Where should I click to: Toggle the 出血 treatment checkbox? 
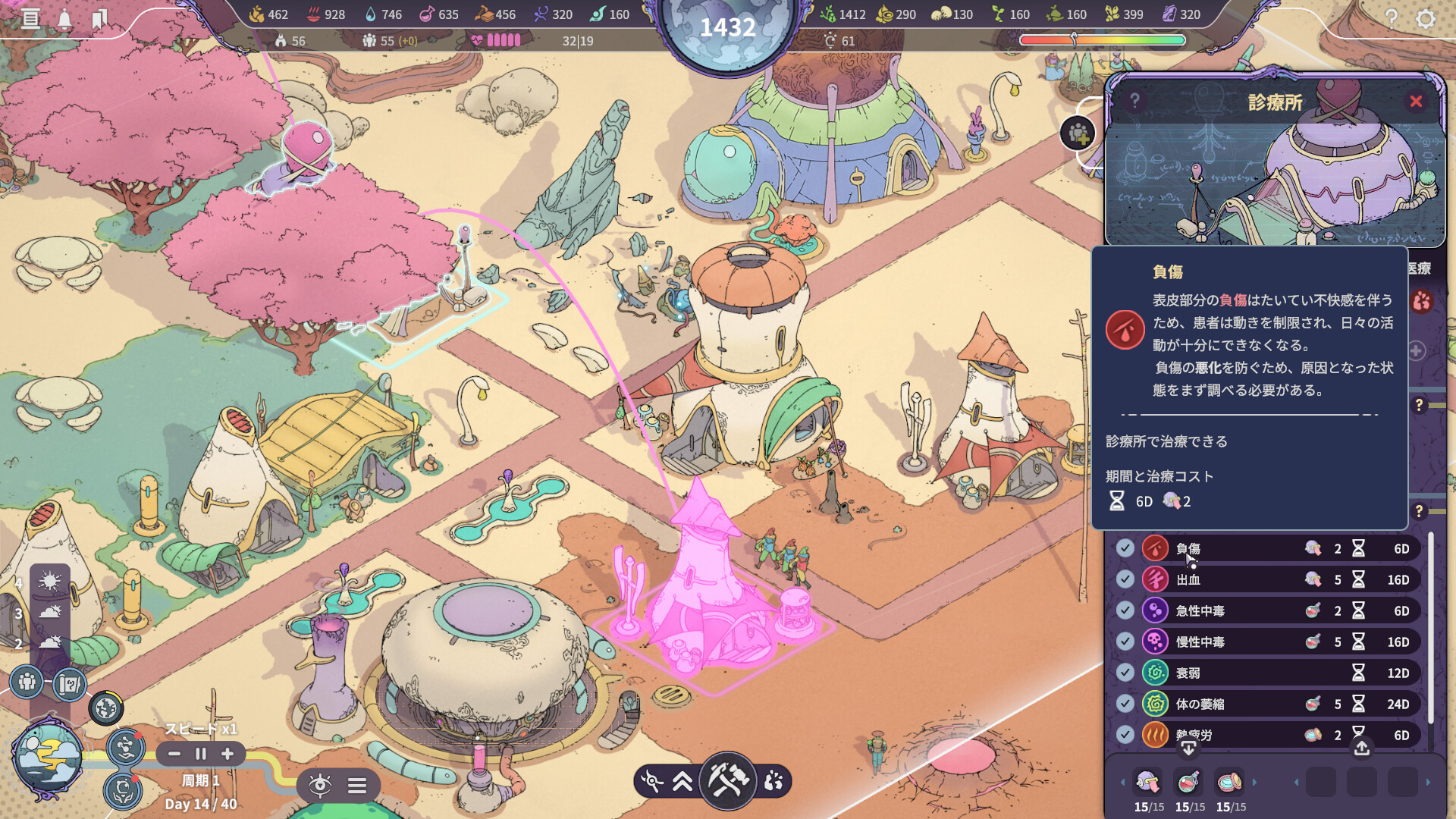click(1125, 579)
